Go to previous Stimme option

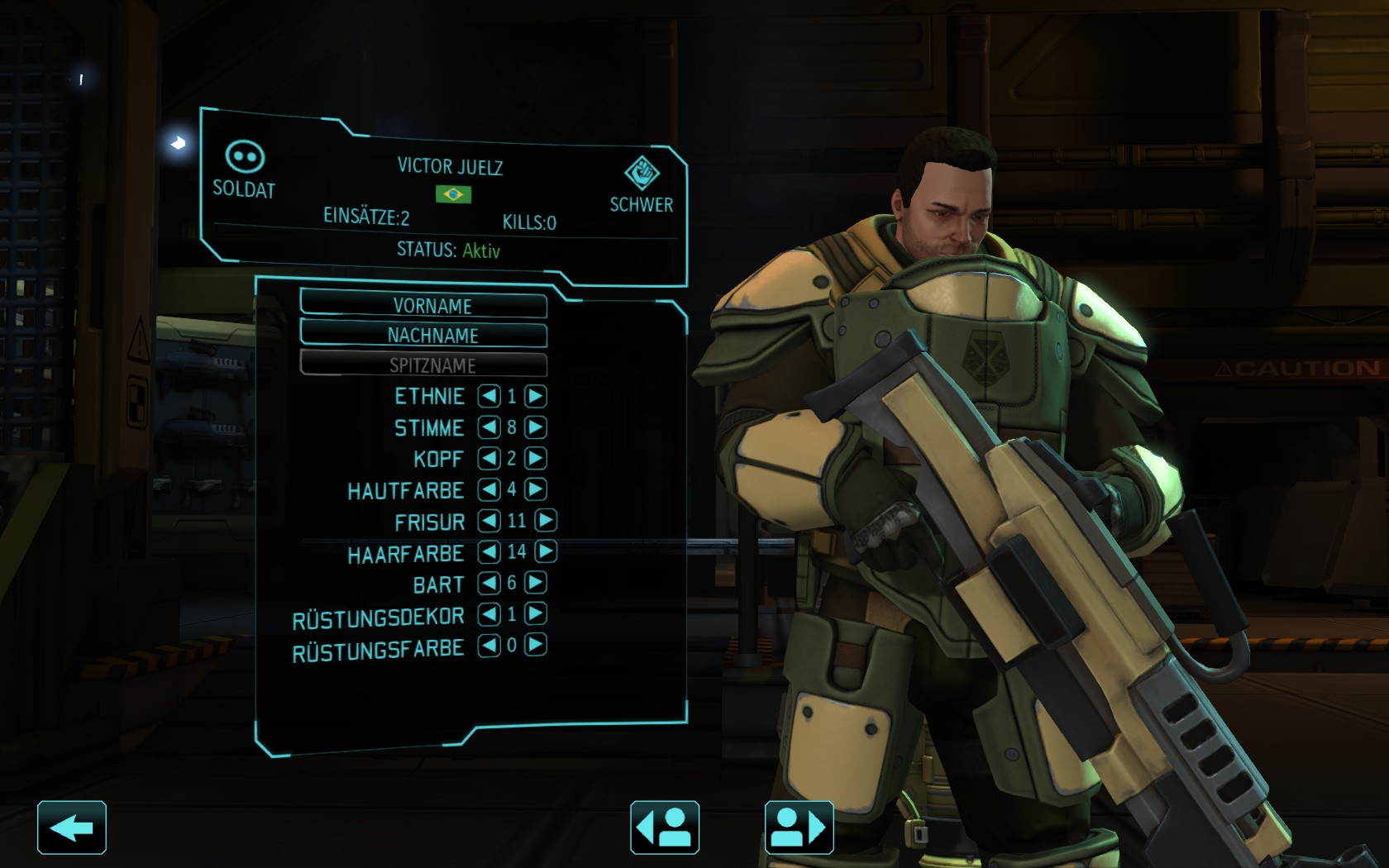(x=489, y=427)
